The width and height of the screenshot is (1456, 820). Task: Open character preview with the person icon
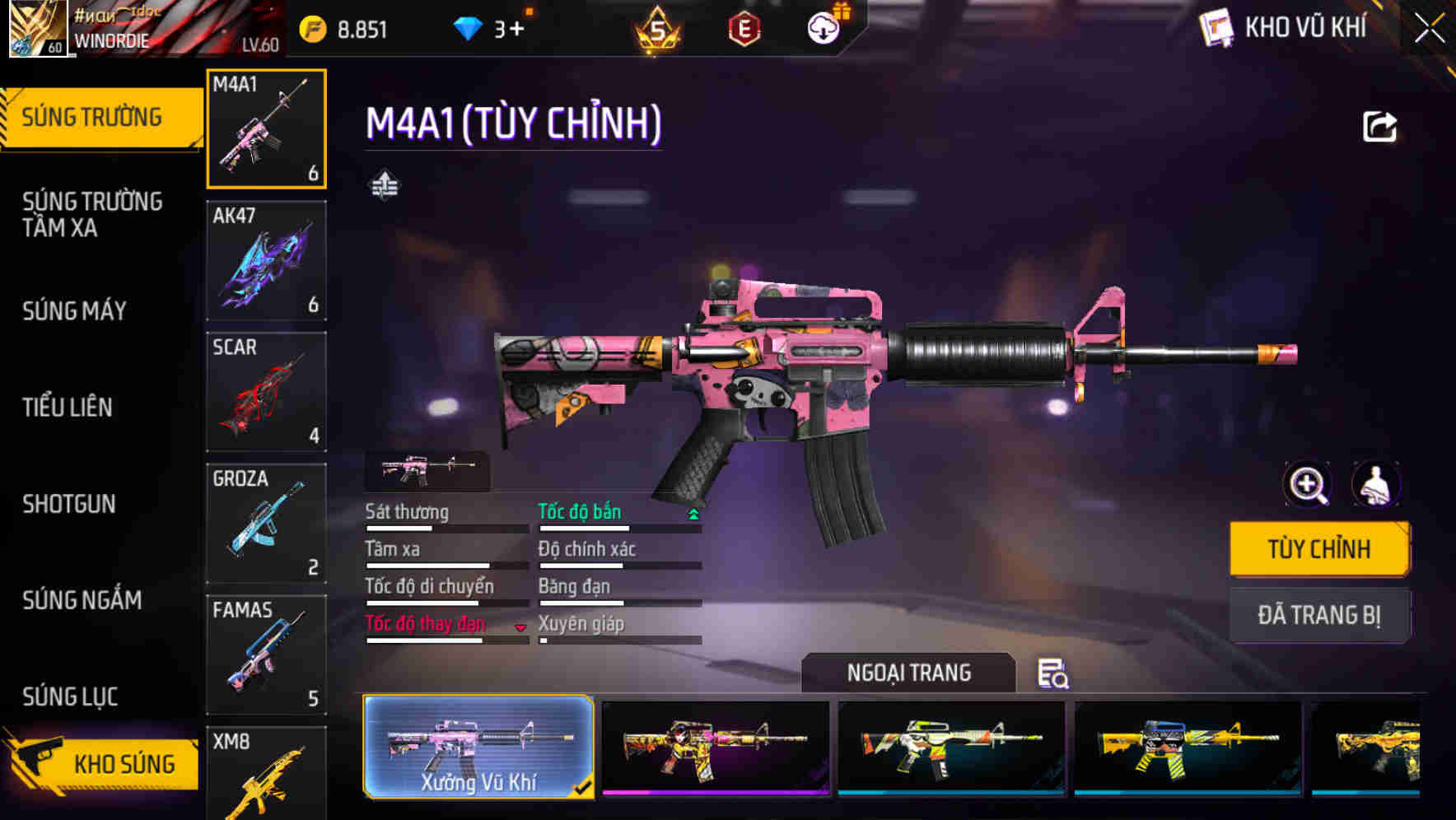tap(1378, 485)
